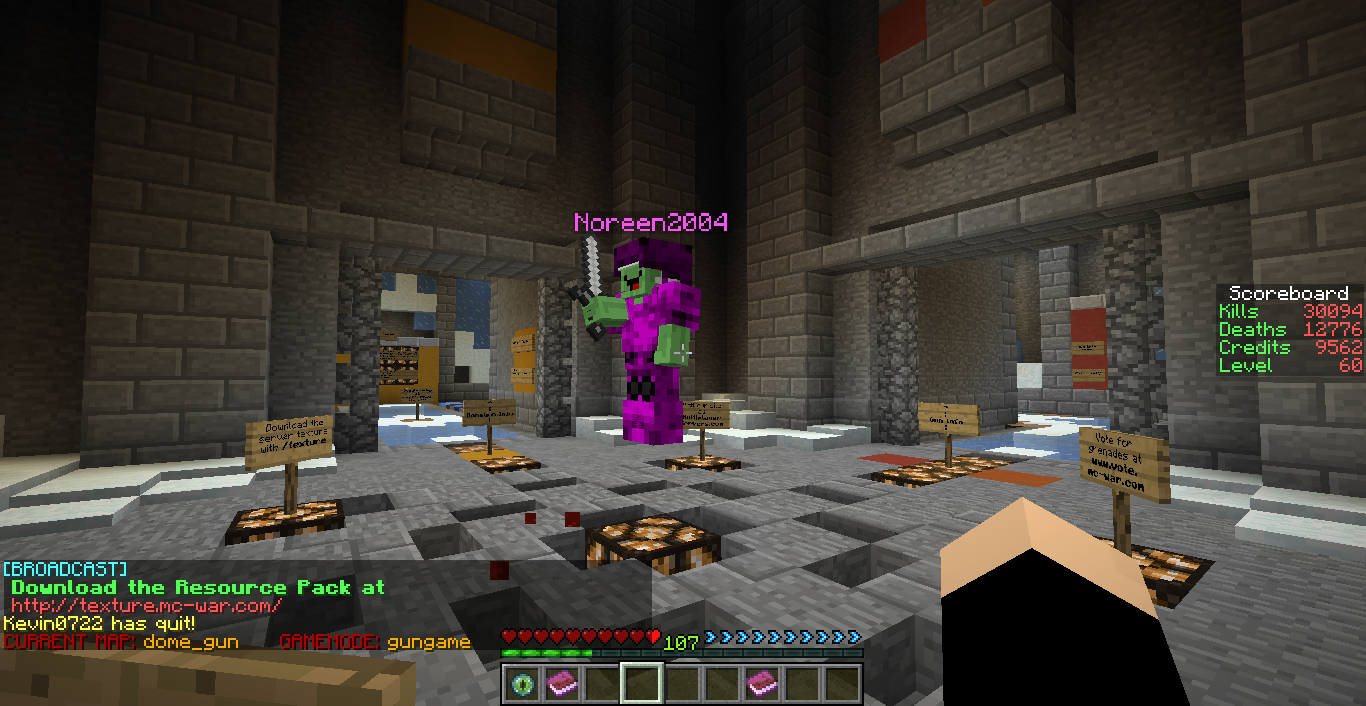Open the texture.mc-war.com link in chat
This screenshot has width=1366, height=706.
(x=147, y=606)
